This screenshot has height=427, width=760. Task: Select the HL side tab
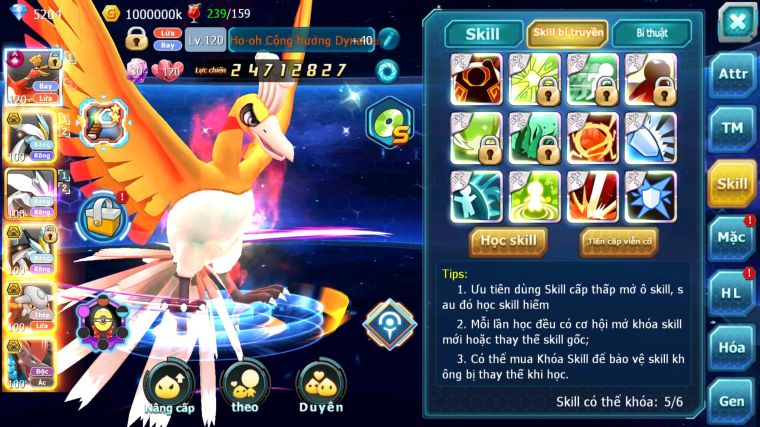(732, 292)
